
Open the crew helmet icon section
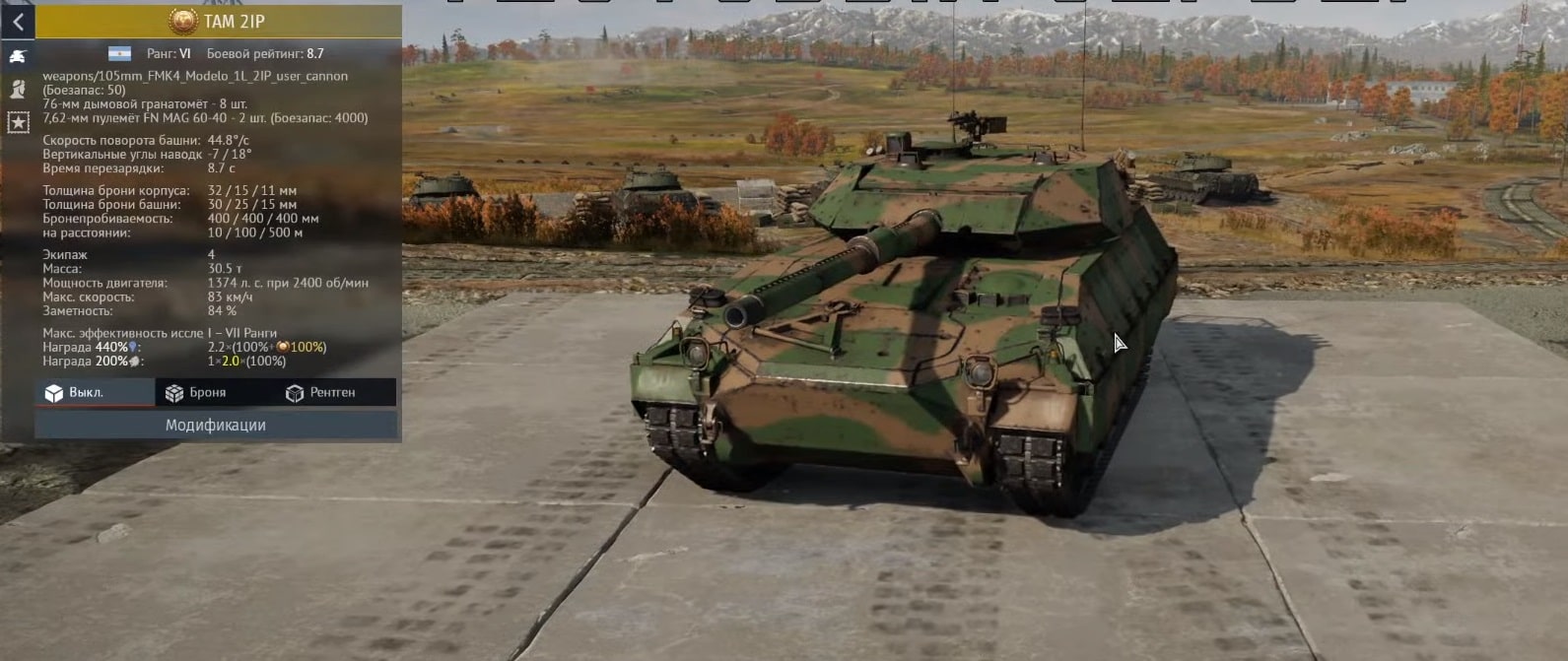18,89
